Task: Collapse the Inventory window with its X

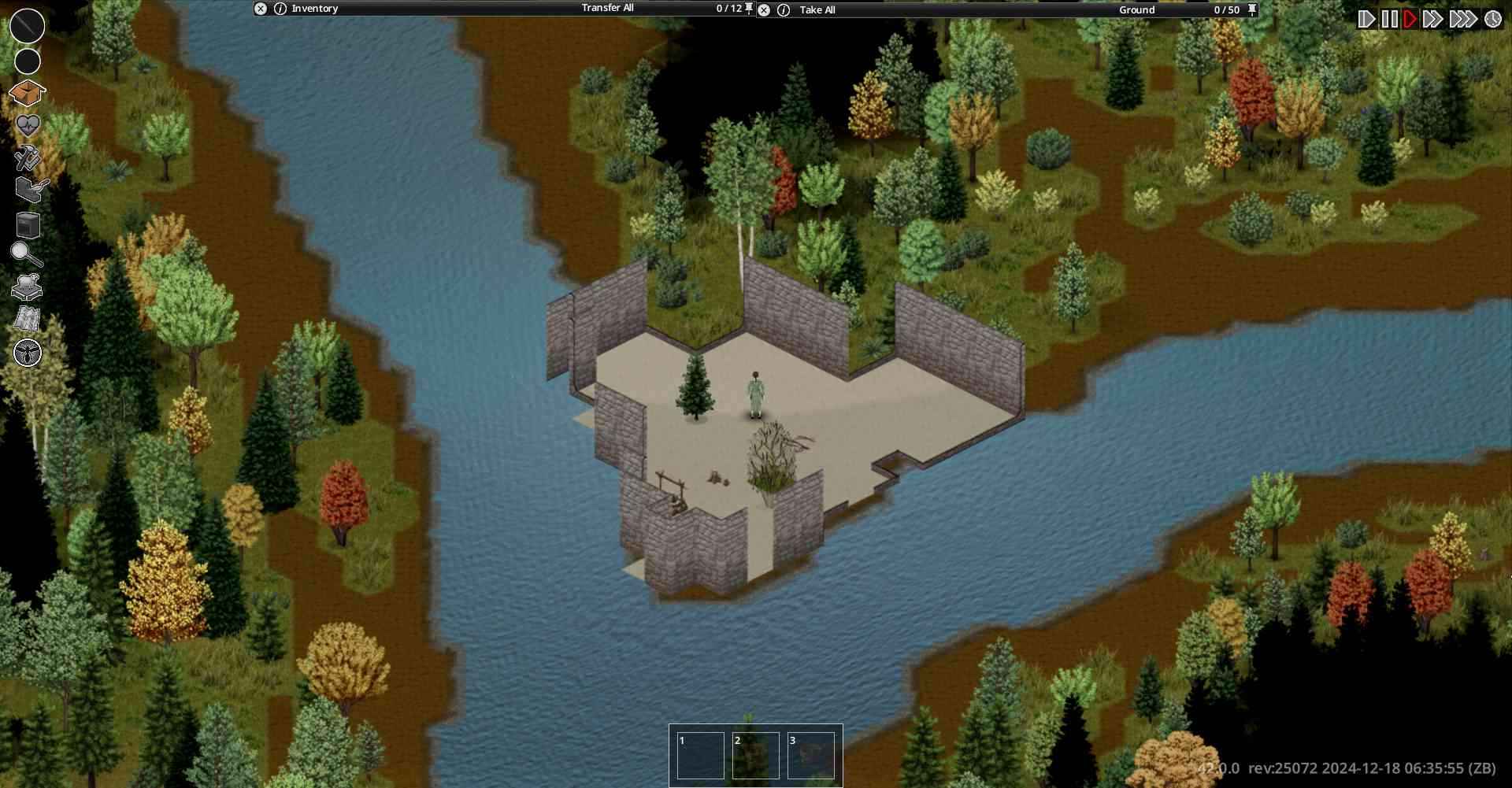Action: (x=261, y=9)
